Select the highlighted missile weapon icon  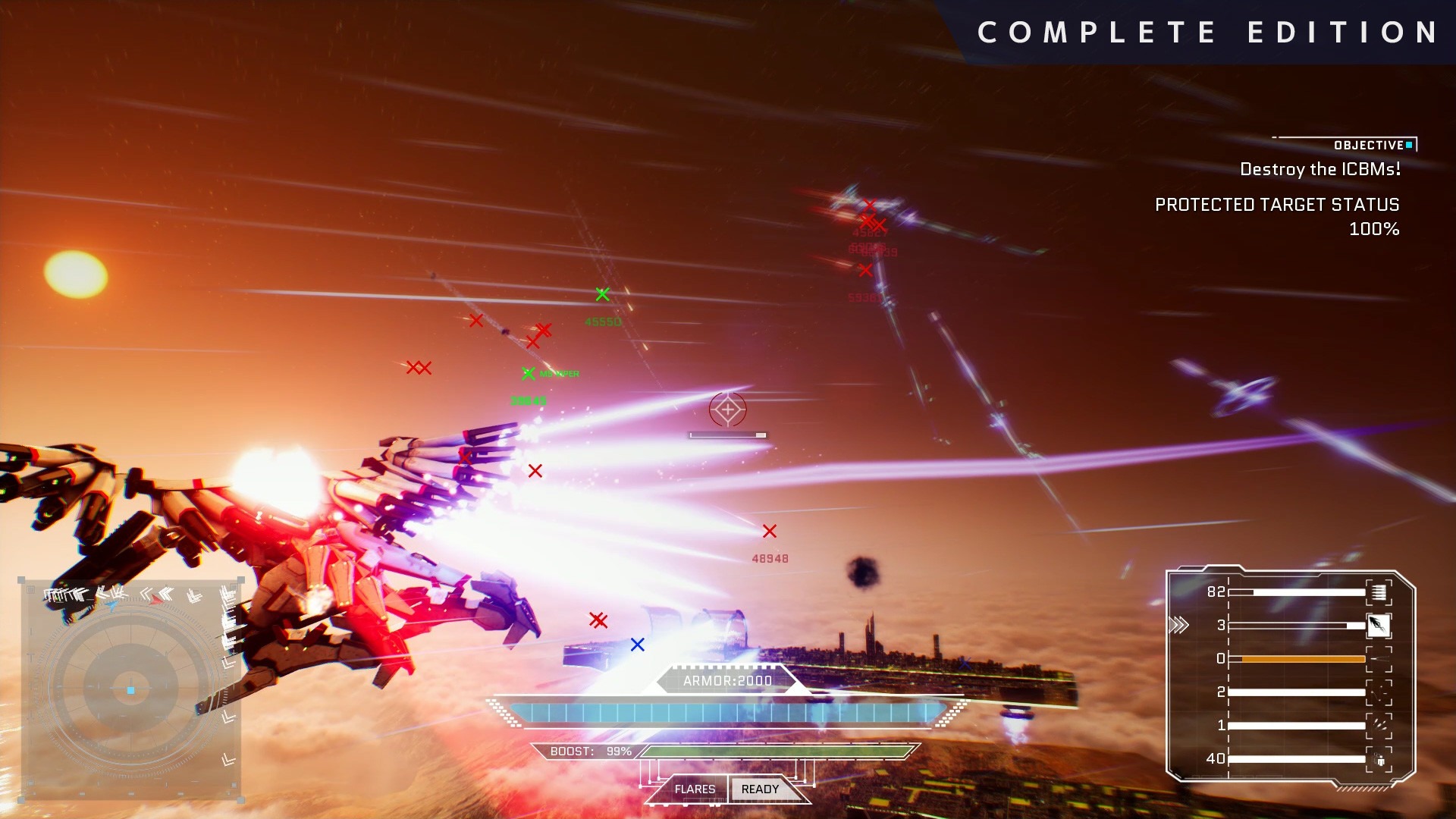(1379, 626)
